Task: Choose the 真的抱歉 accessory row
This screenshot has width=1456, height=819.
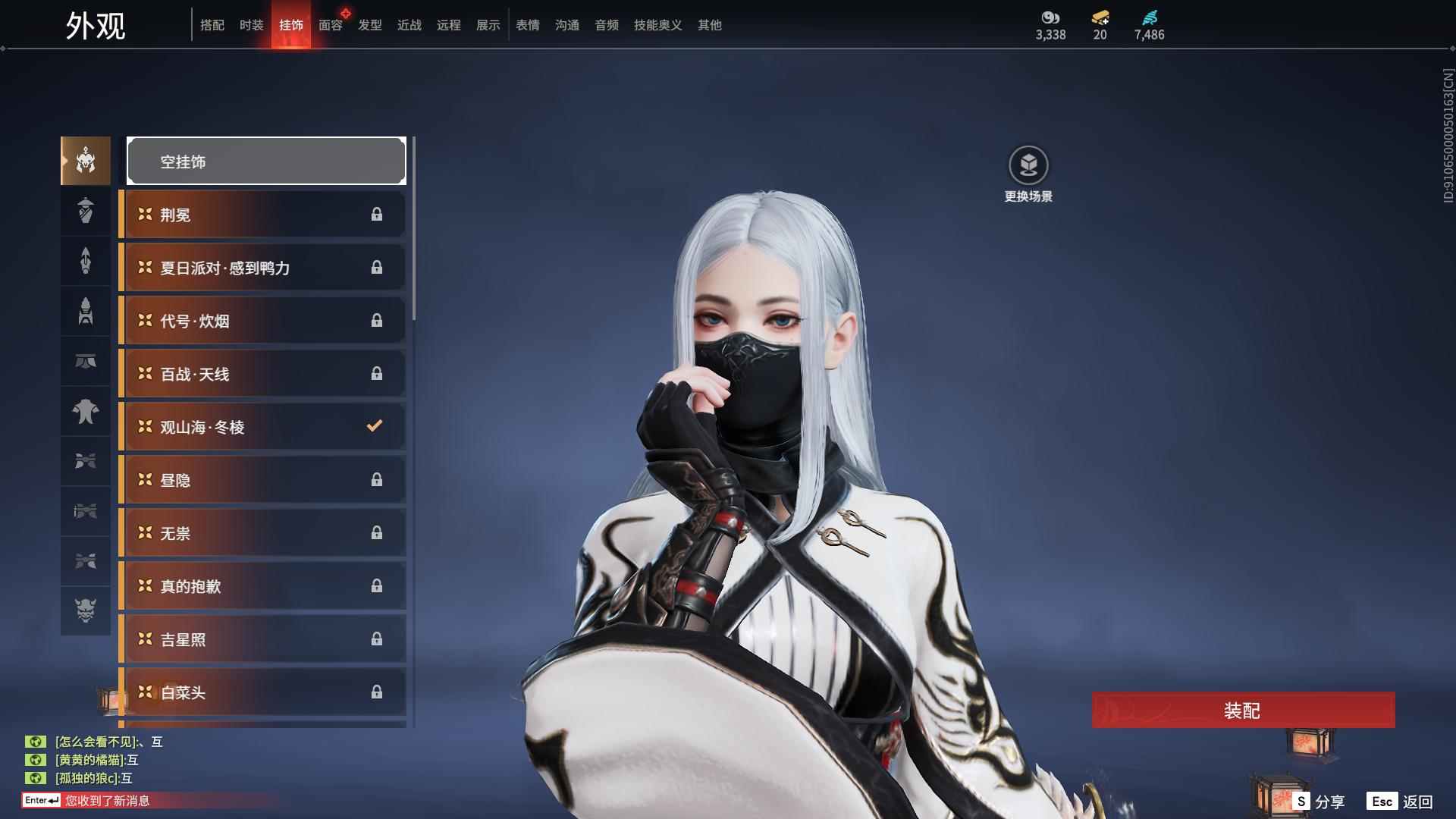Action: (262, 586)
